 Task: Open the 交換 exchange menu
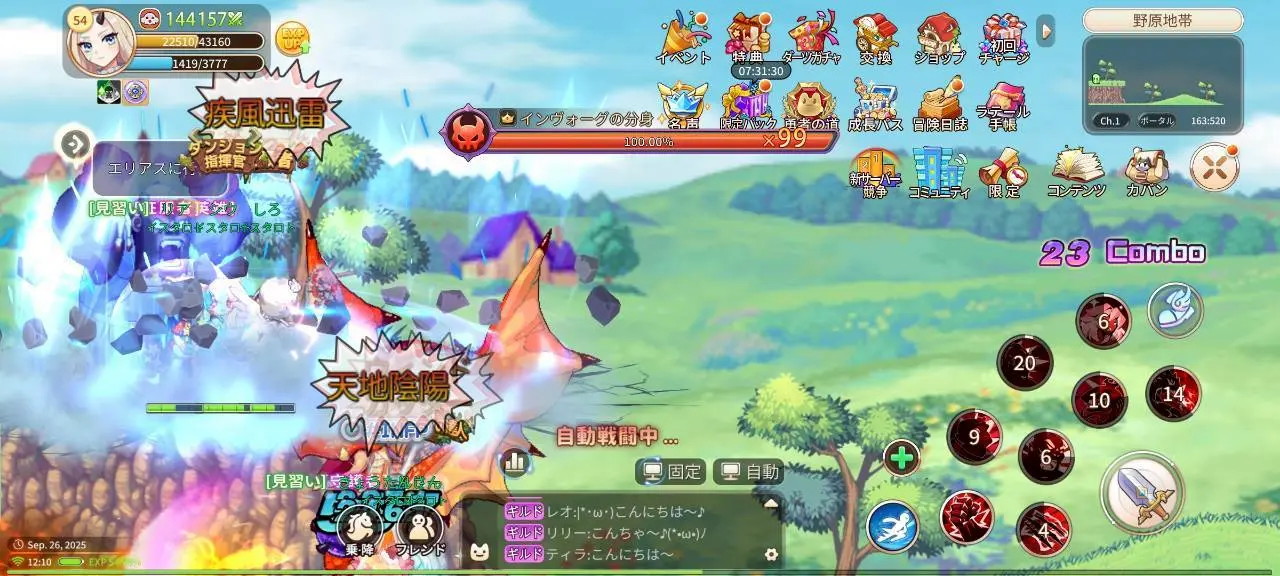(875, 38)
